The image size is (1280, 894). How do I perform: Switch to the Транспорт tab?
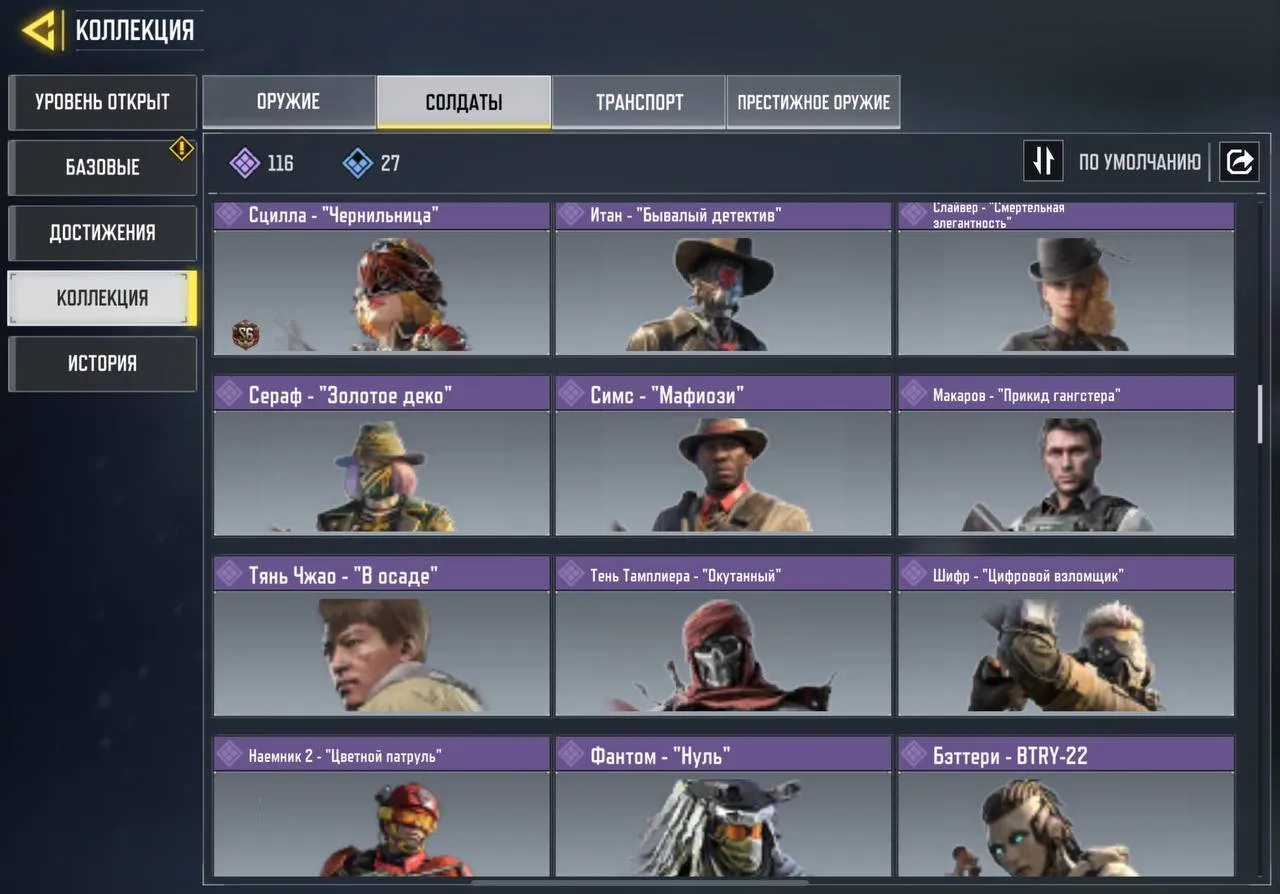639,101
